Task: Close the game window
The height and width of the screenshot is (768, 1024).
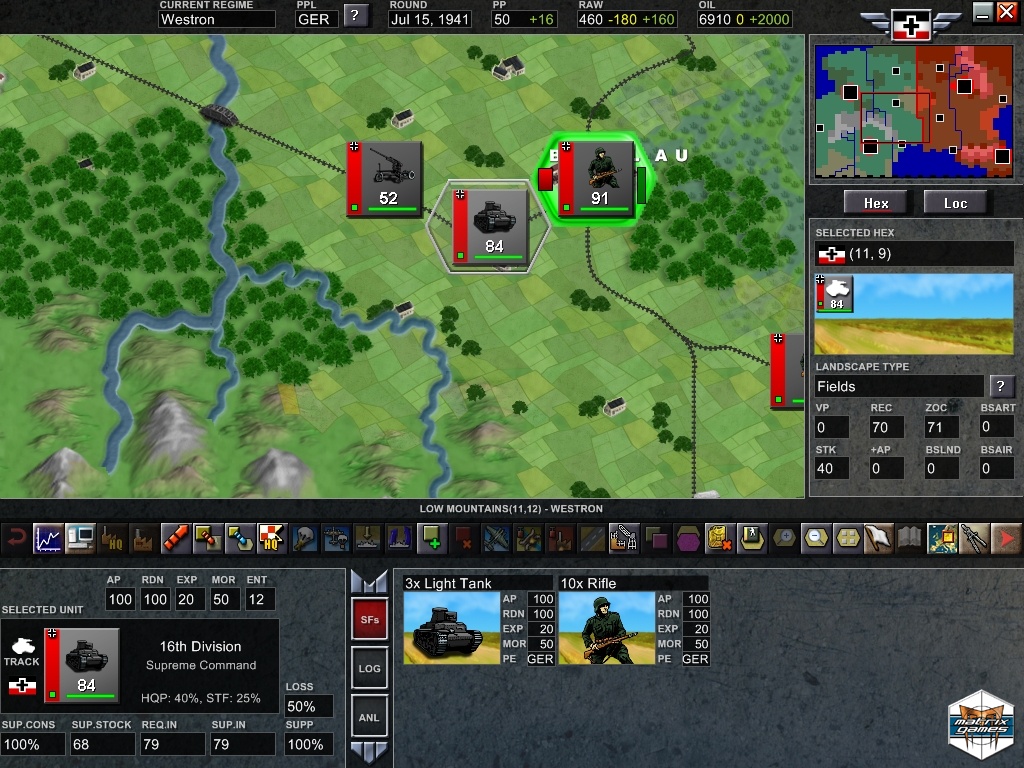Action: pyautogui.click(x=1007, y=12)
